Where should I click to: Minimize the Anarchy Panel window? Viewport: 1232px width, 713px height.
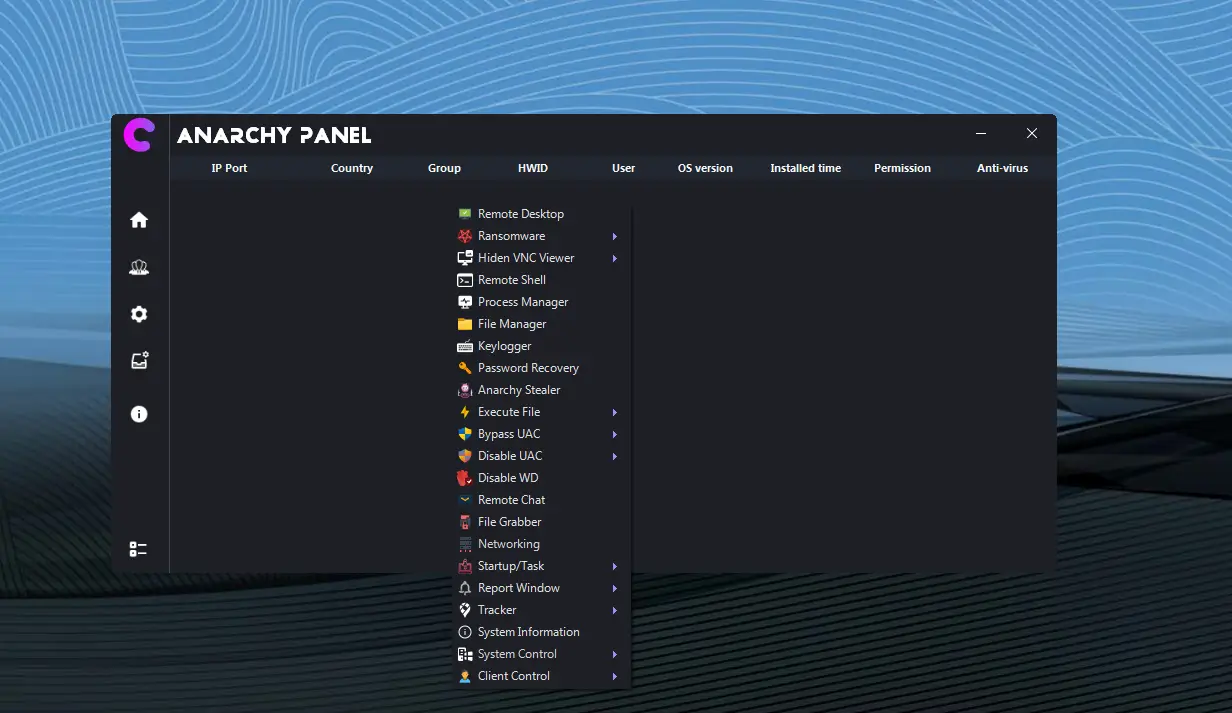(981, 134)
